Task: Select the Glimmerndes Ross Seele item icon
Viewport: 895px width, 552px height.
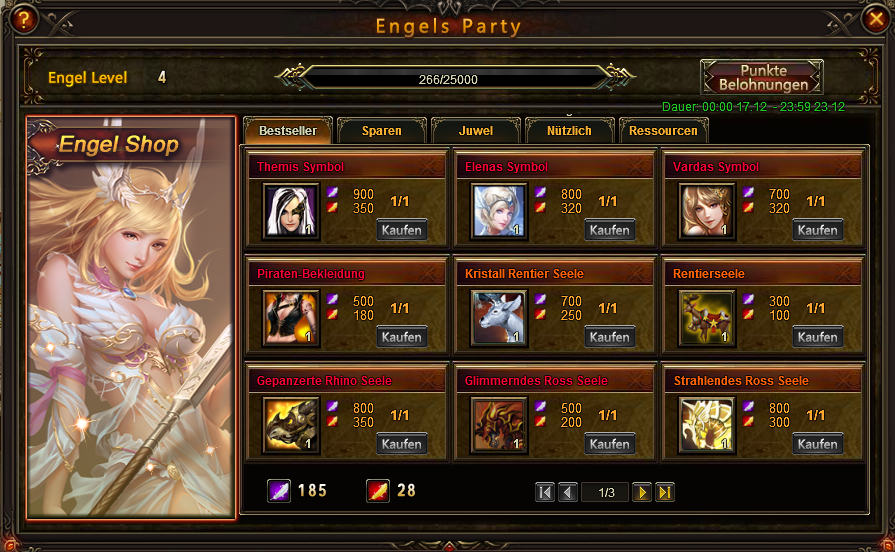Action: coord(499,425)
